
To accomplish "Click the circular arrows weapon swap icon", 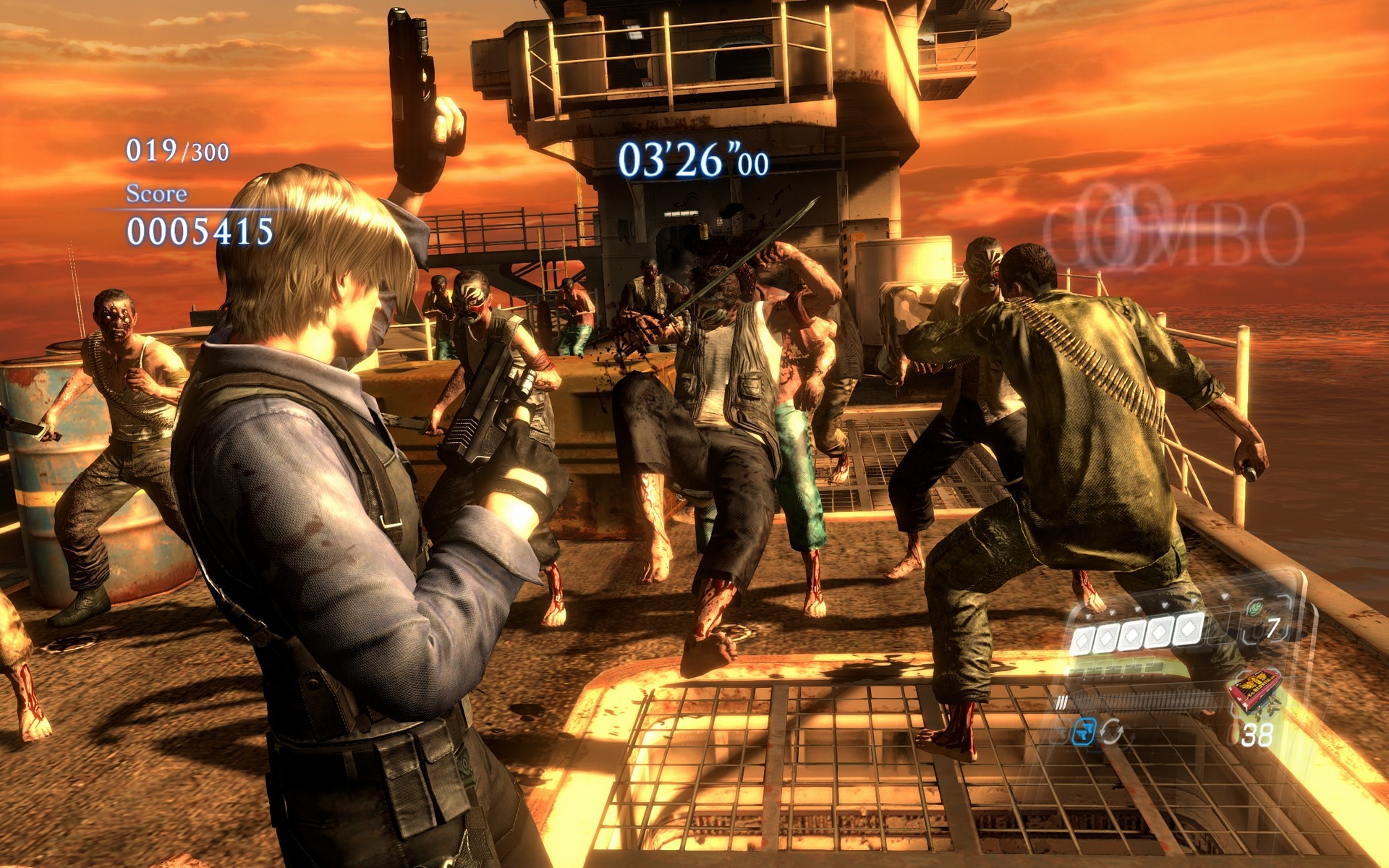I will 1113,732.
